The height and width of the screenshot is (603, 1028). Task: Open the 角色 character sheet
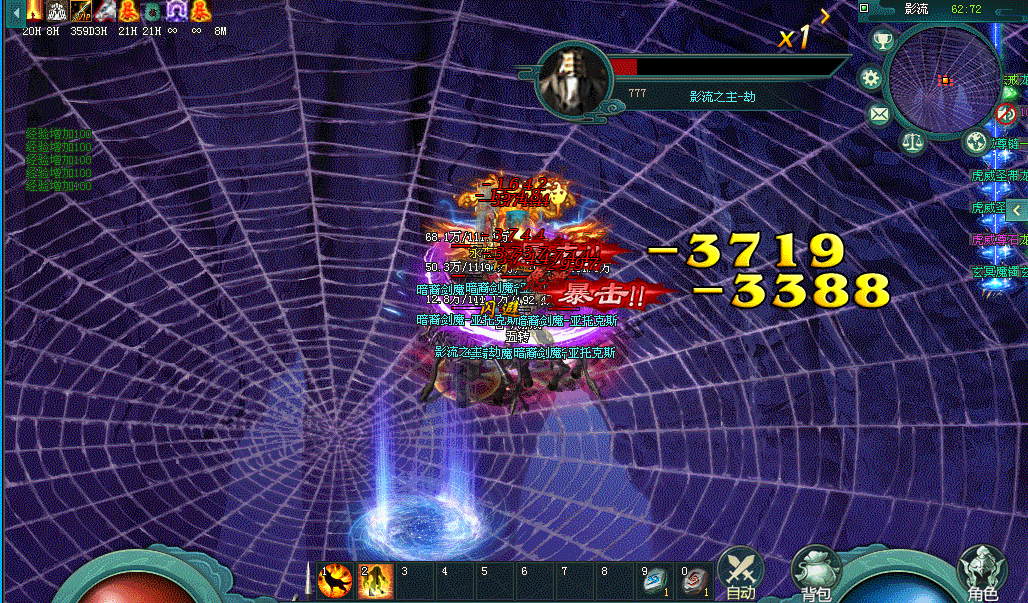tap(980, 572)
